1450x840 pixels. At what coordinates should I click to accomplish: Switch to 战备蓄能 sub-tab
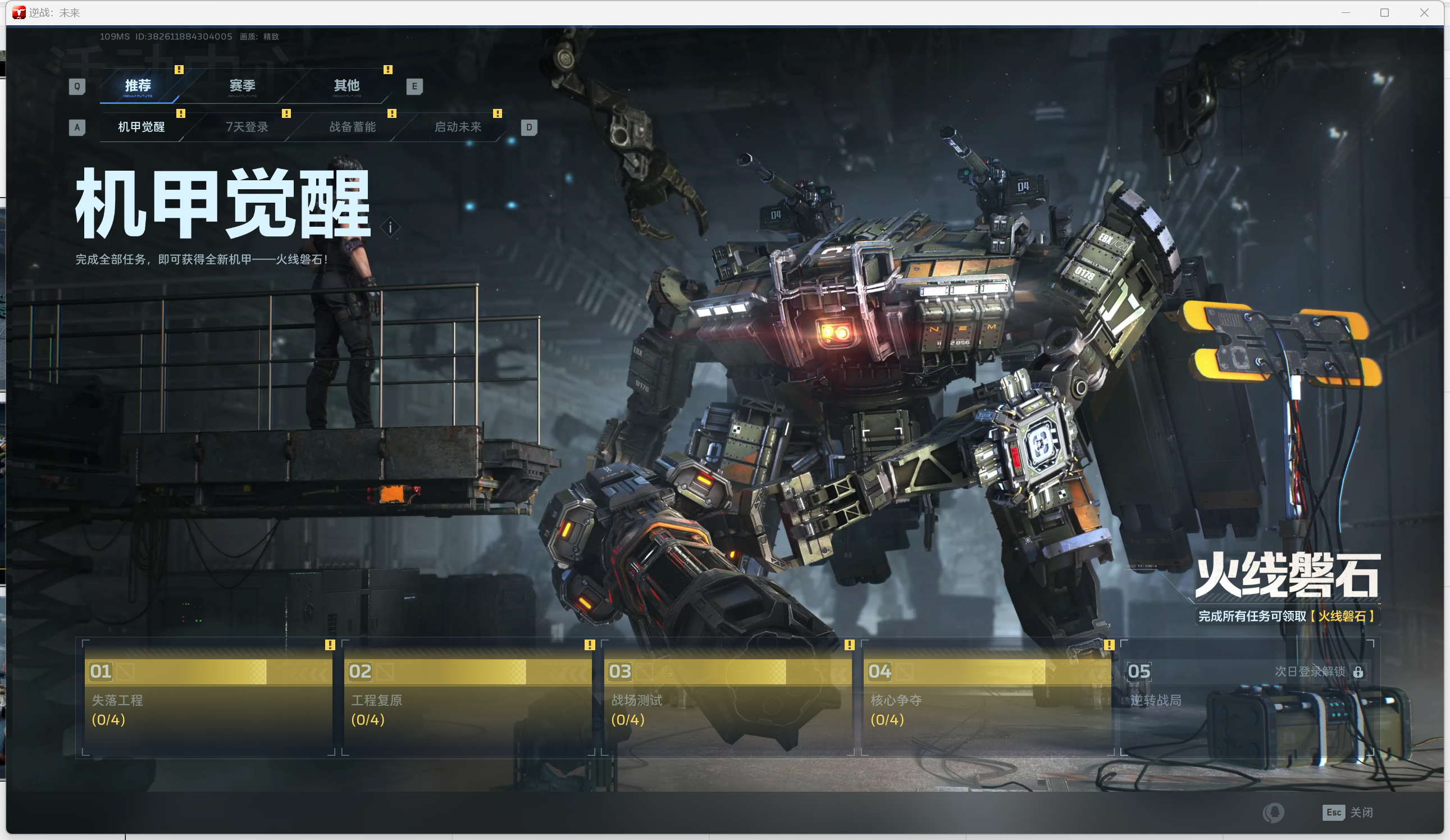click(352, 126)
